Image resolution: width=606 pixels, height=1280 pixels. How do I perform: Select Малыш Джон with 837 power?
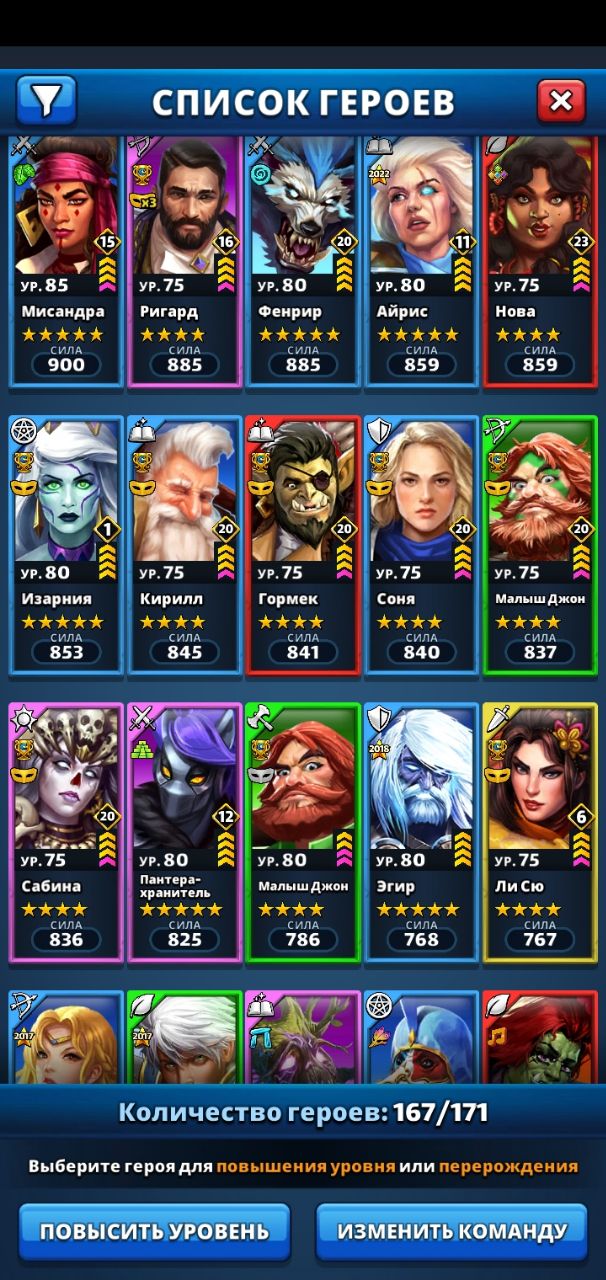pyautogui.click(x=540, y=545)
